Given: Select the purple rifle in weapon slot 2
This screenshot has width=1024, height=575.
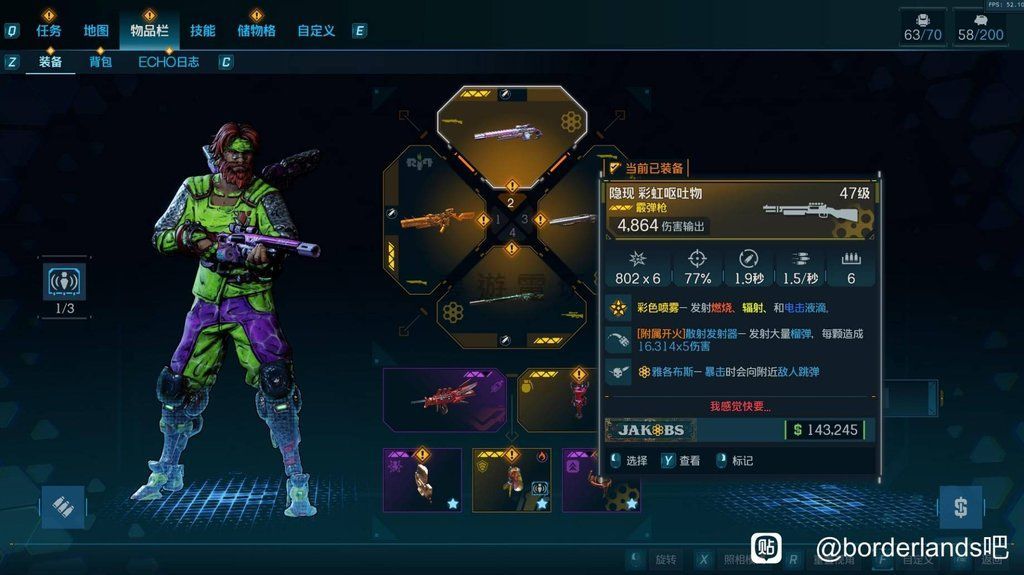Looking at the screenshot, I should tap(511, 130).
